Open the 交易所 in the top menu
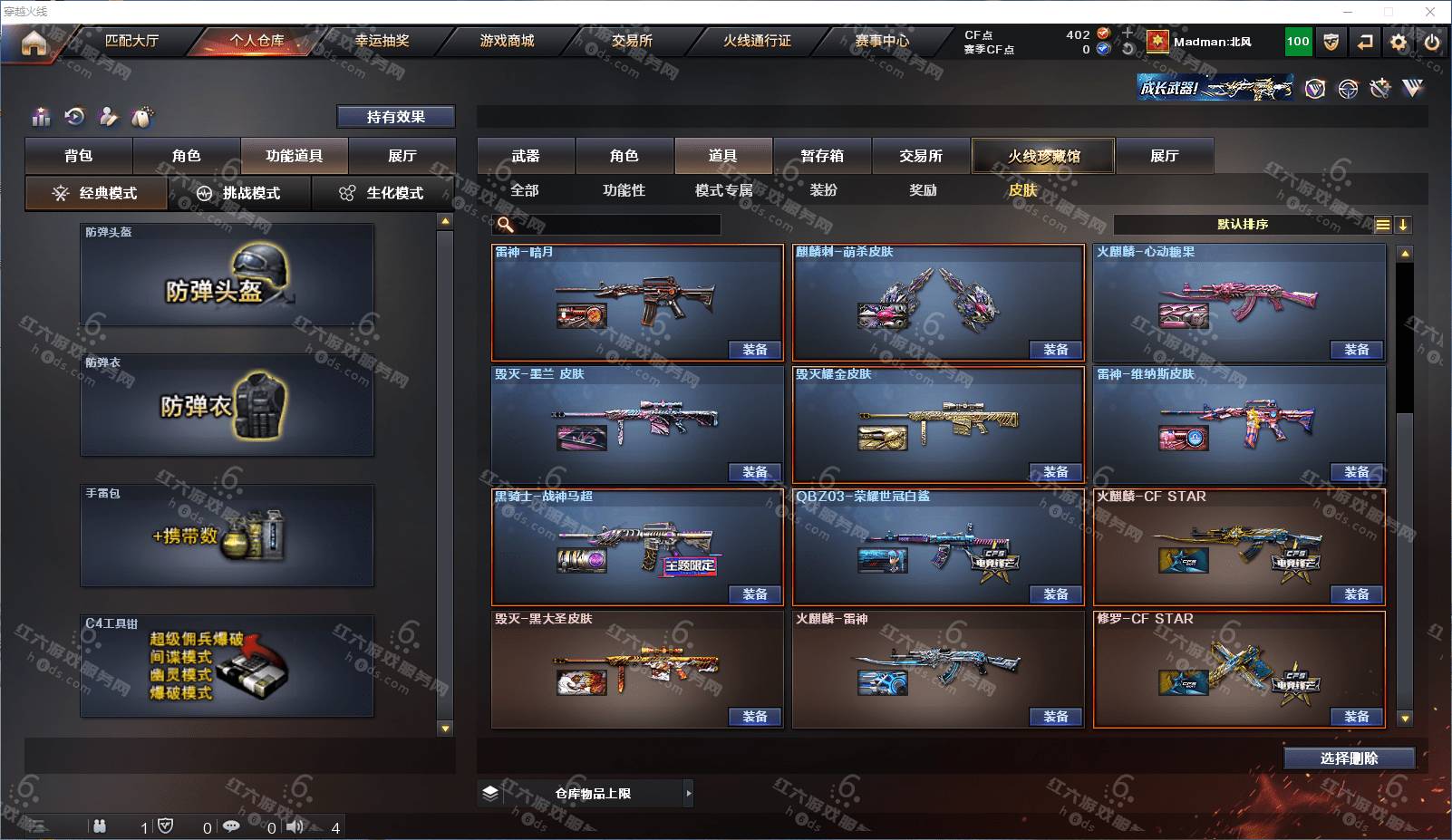This screenshot has height=840, width=1452. click(x=632, y=41)
